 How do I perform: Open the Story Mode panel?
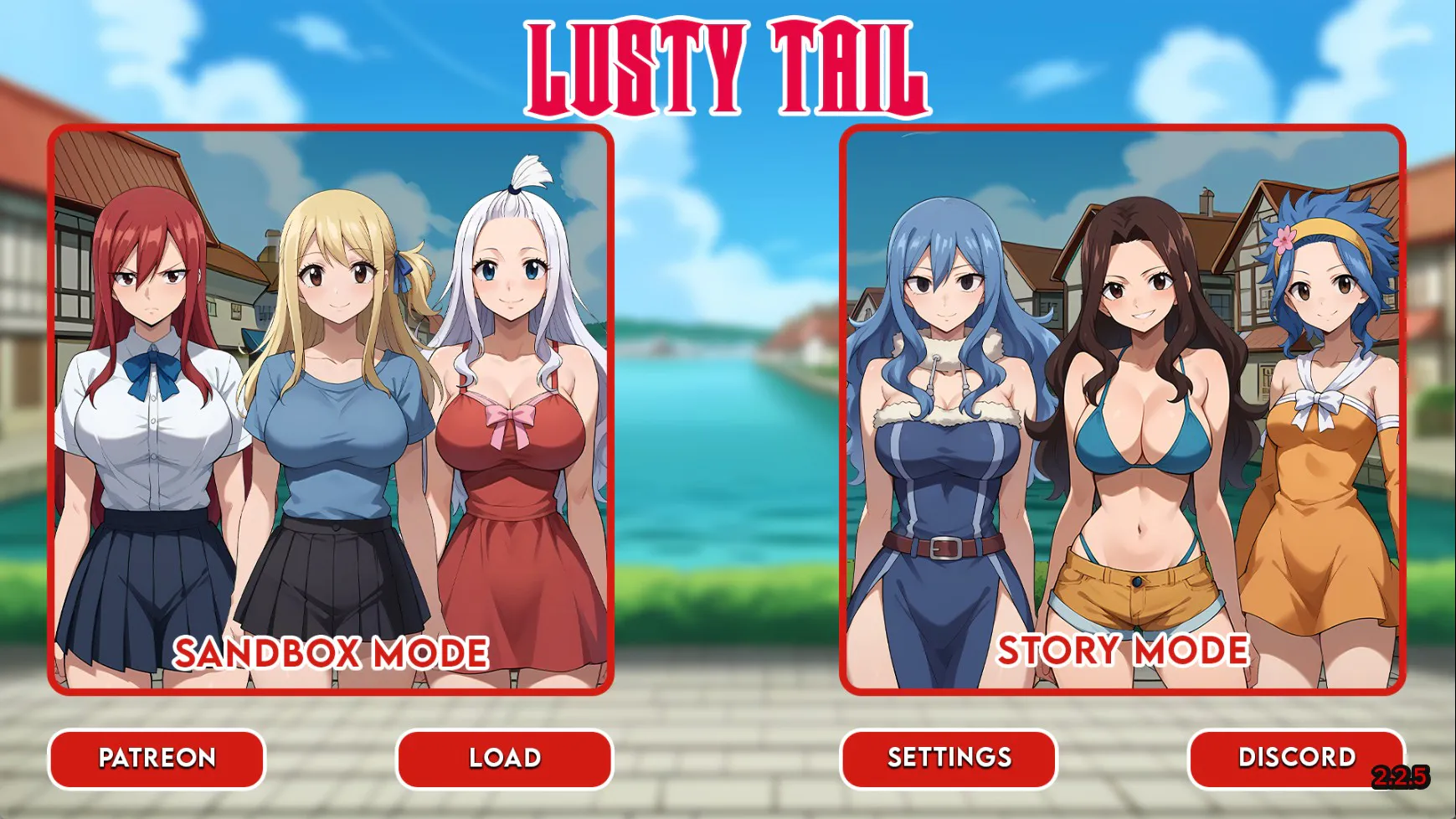(x=1122, y=410)
